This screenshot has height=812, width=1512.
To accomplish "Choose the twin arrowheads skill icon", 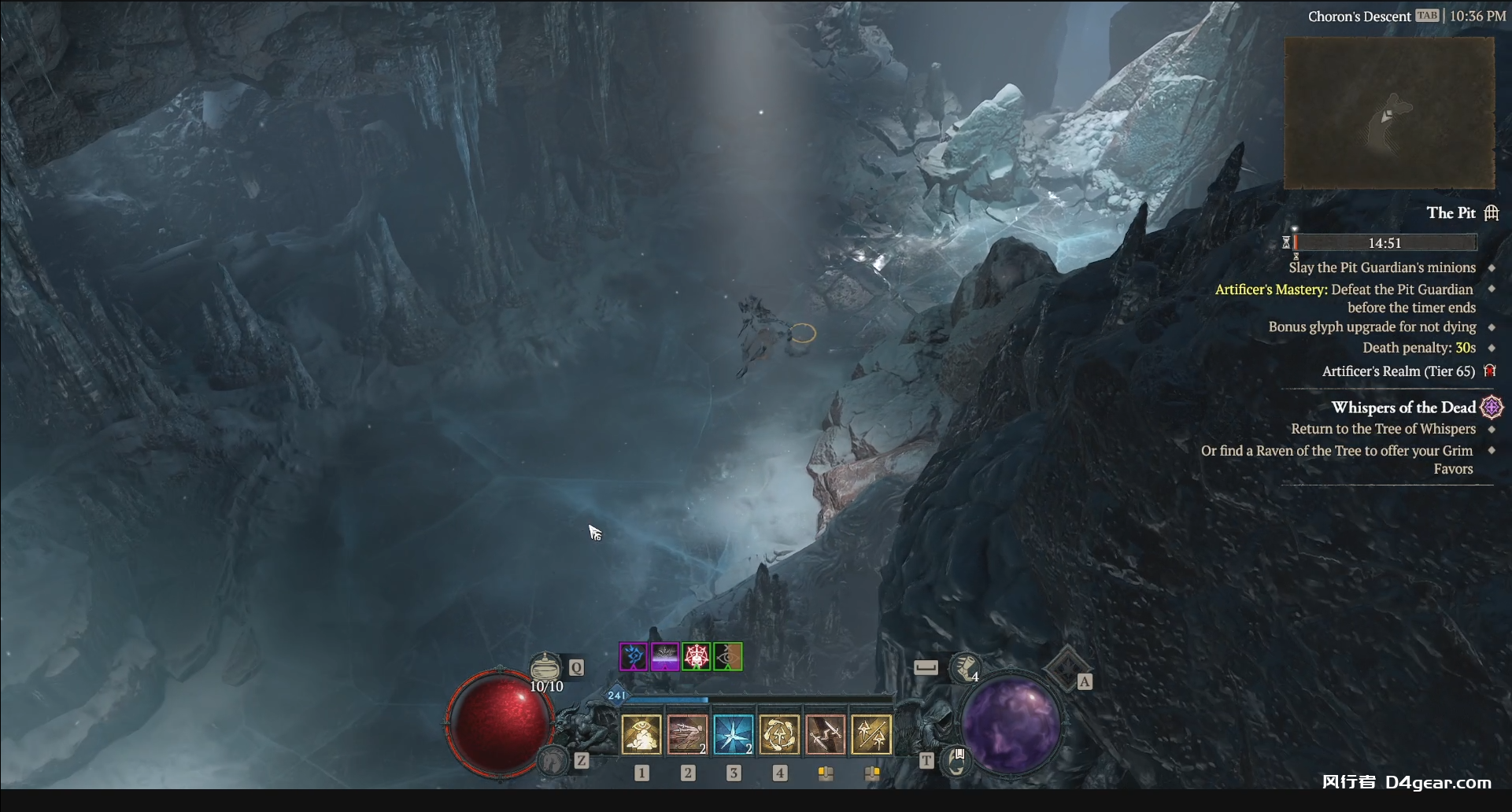I will click(871, 734).
